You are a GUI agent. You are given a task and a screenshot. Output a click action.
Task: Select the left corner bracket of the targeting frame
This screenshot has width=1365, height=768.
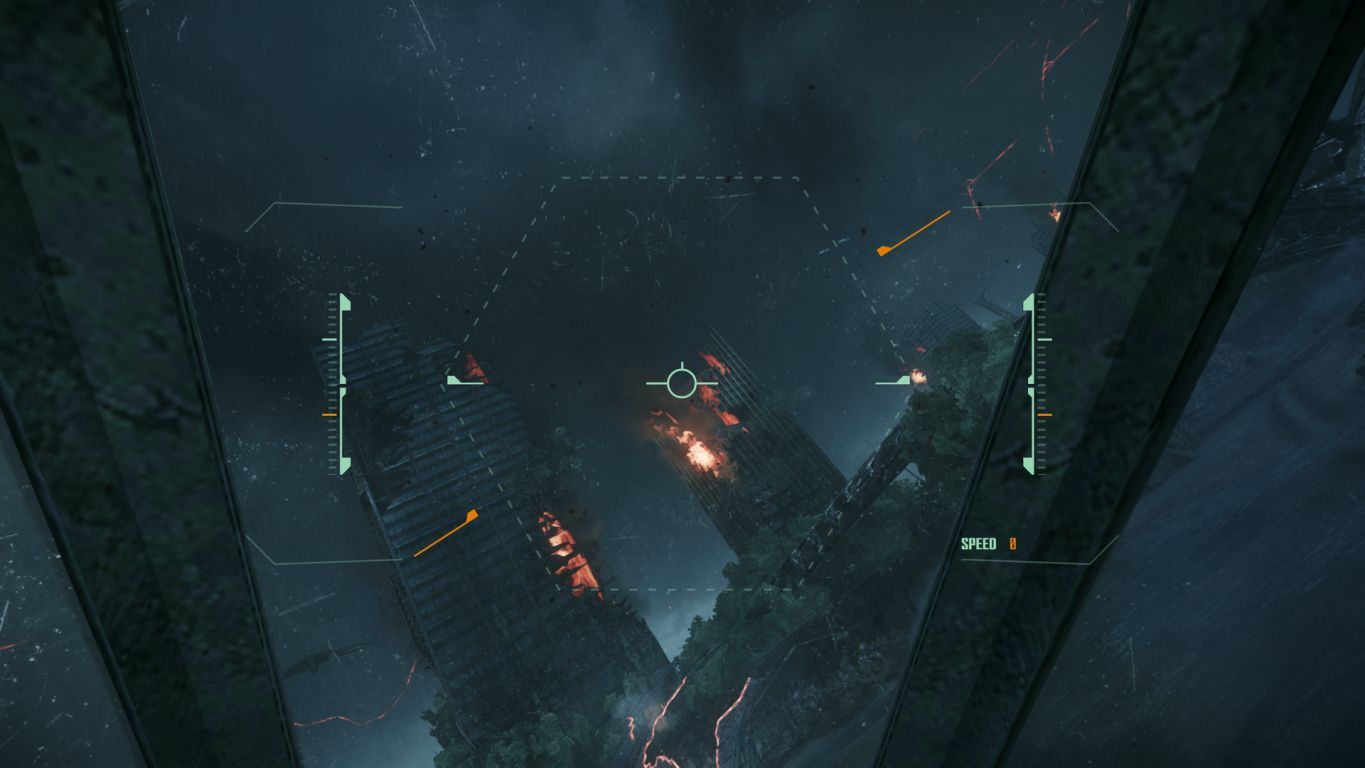[x=455, y=381]
